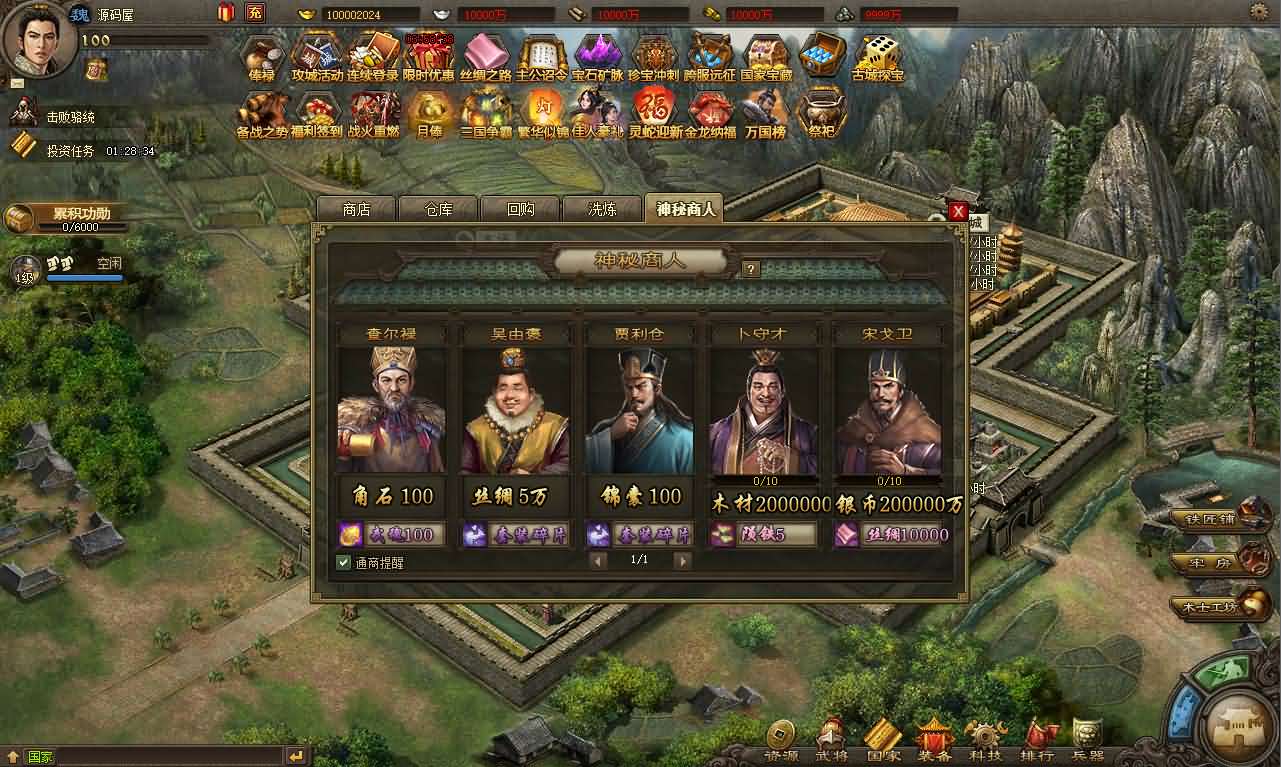The width and height of the screenshot is (1281, 767).
Task: Select the 洗炼 refine tab
Action: click(602, 209)
